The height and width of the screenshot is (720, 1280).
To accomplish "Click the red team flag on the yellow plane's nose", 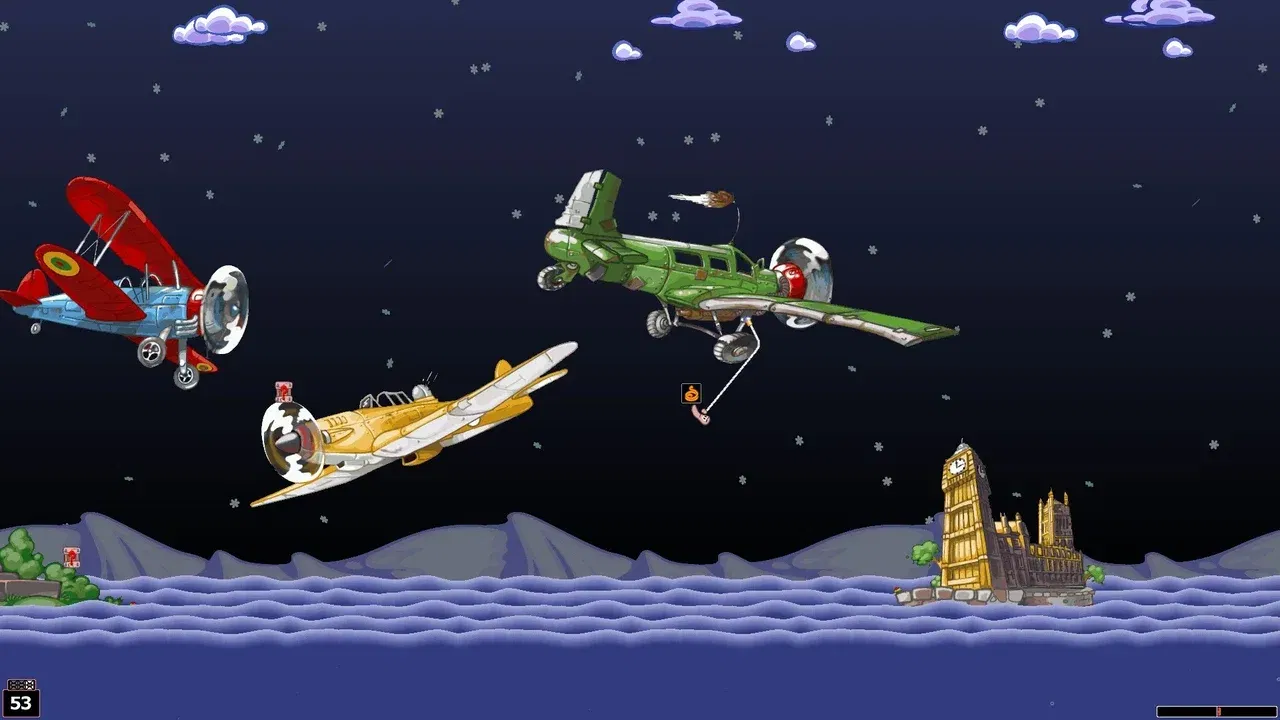I will point(284,391).
